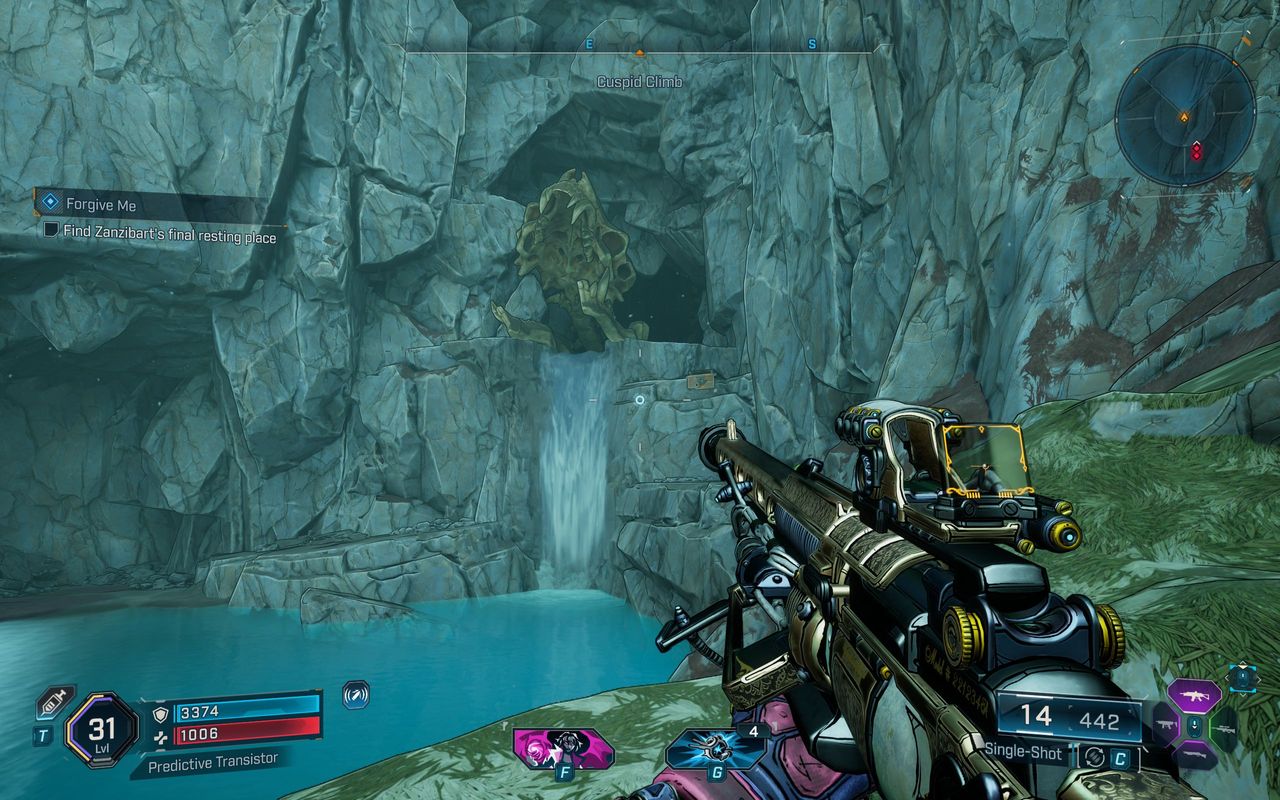Select the sniper rifle weapon slot icon
The height and width of the screenshot is (800, 1280).
click(1227, 730)
